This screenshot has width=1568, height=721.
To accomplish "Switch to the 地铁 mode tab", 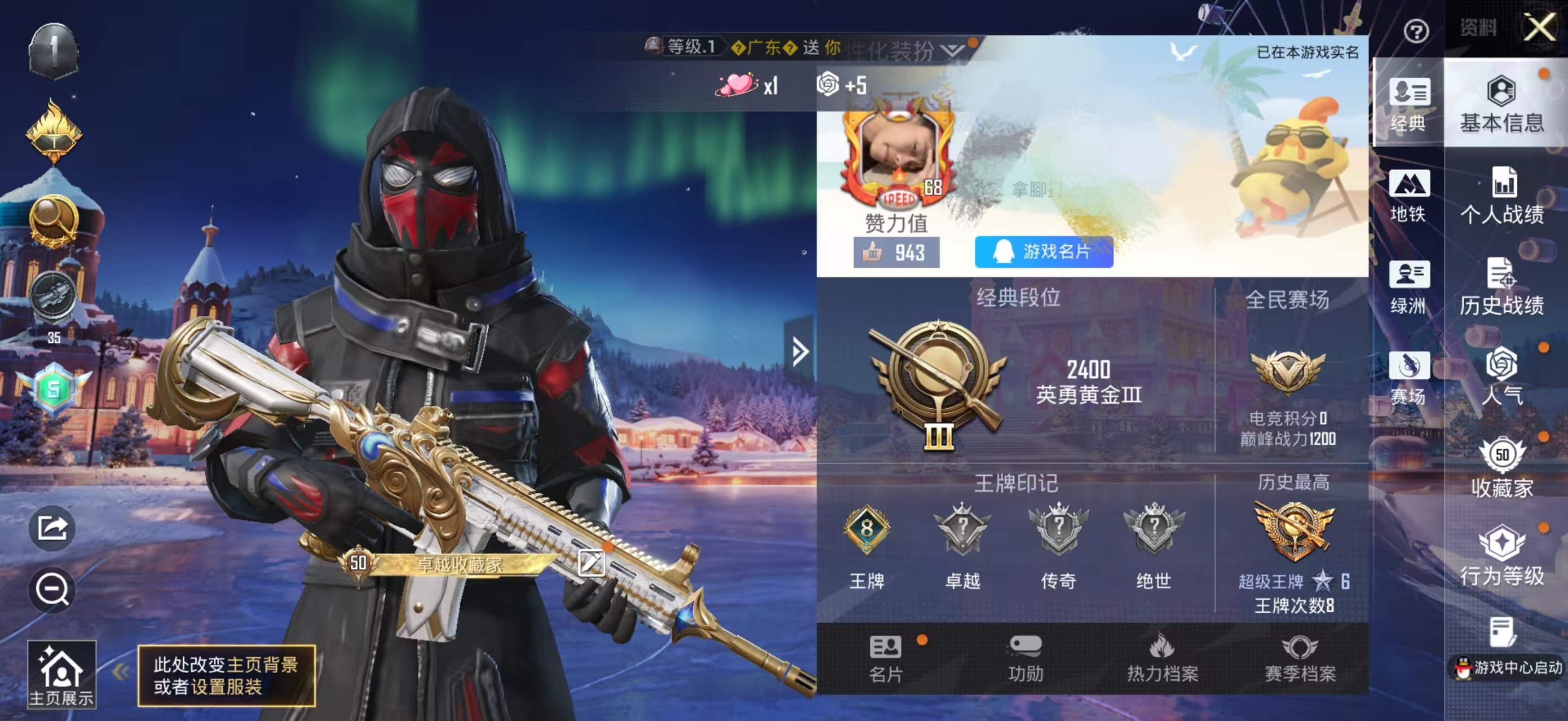I will [1408, 196].
